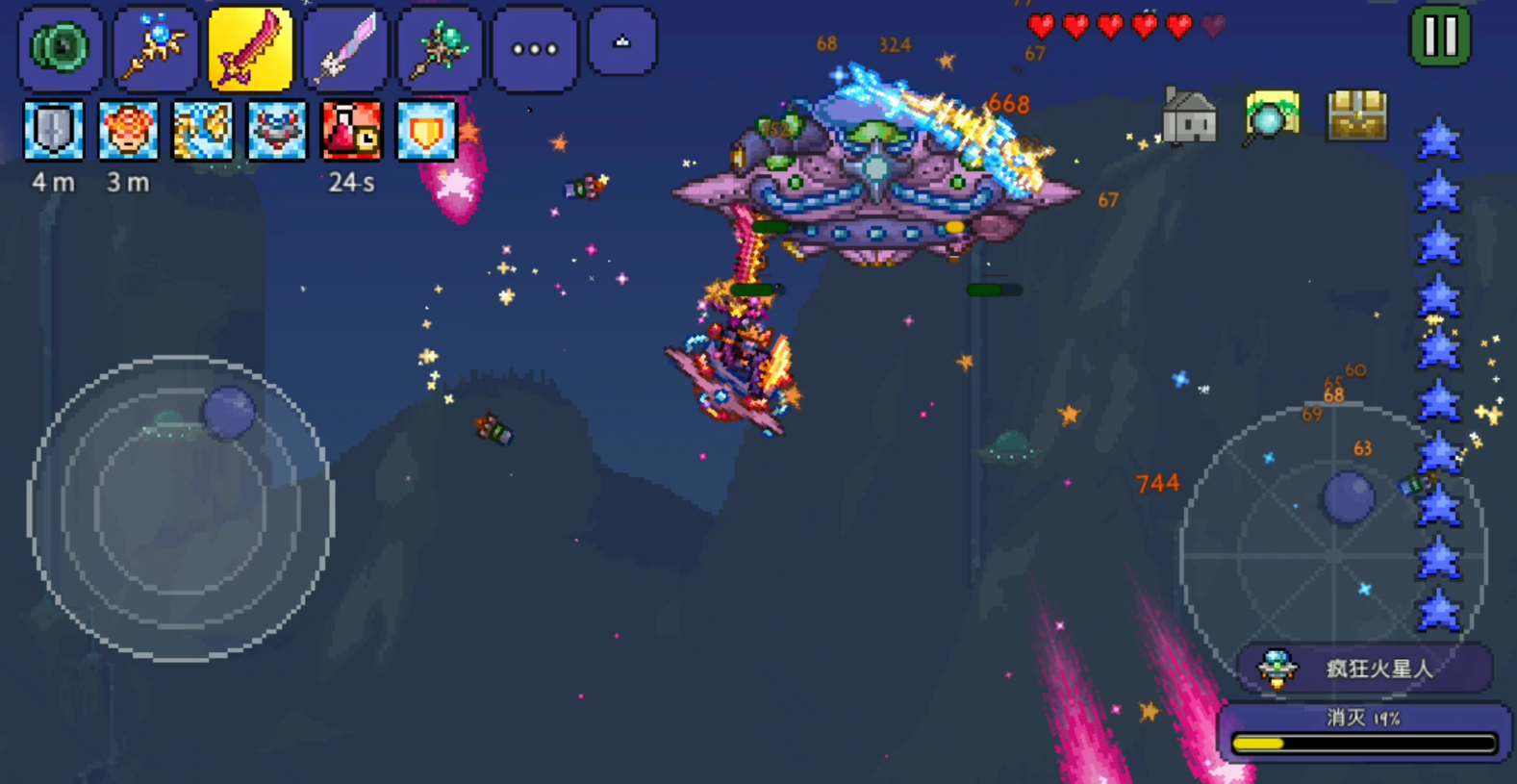
Task: Open the world map magnifier icon
Action: point(1272,117)
